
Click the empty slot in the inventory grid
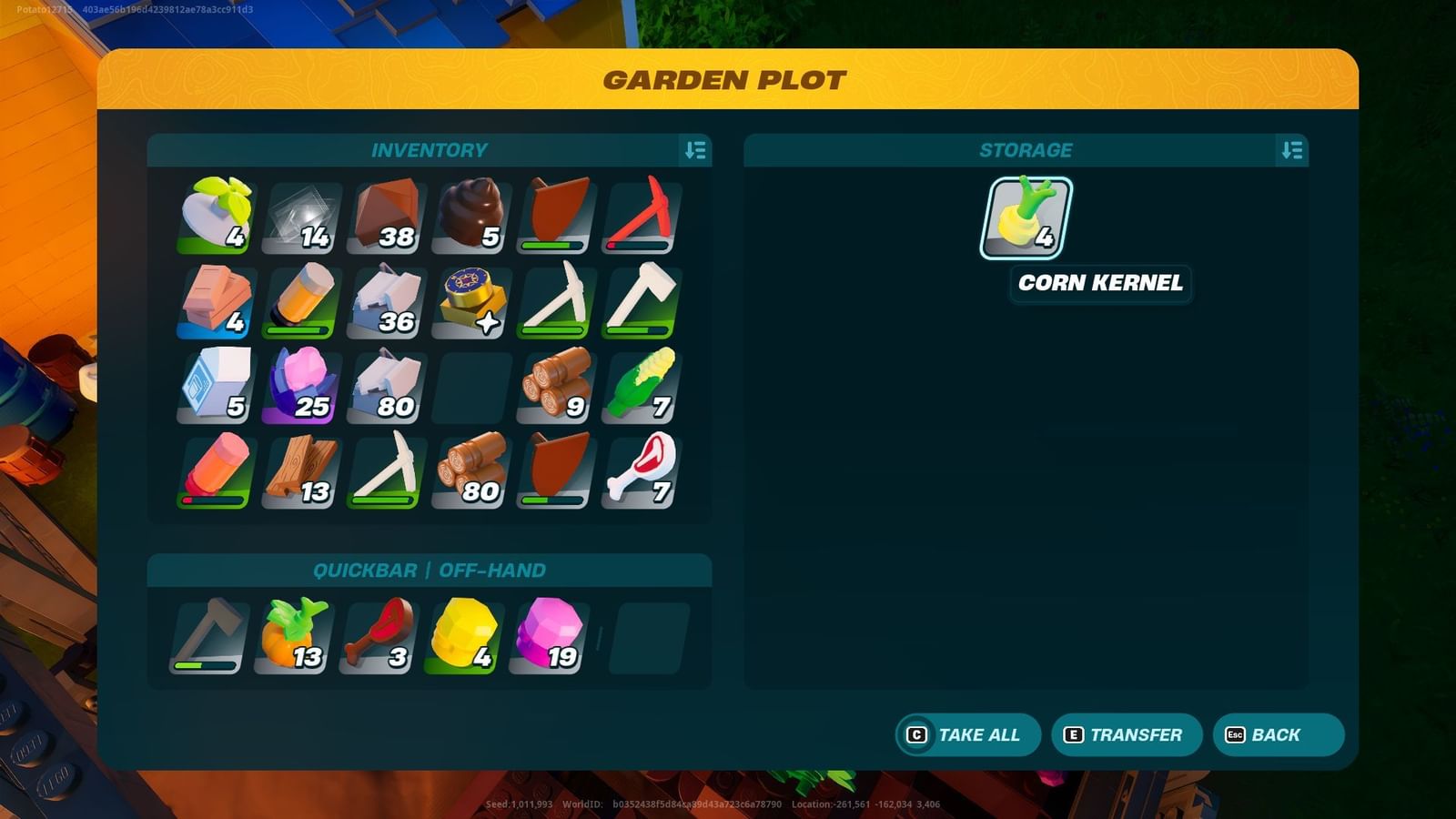point(470,387)
